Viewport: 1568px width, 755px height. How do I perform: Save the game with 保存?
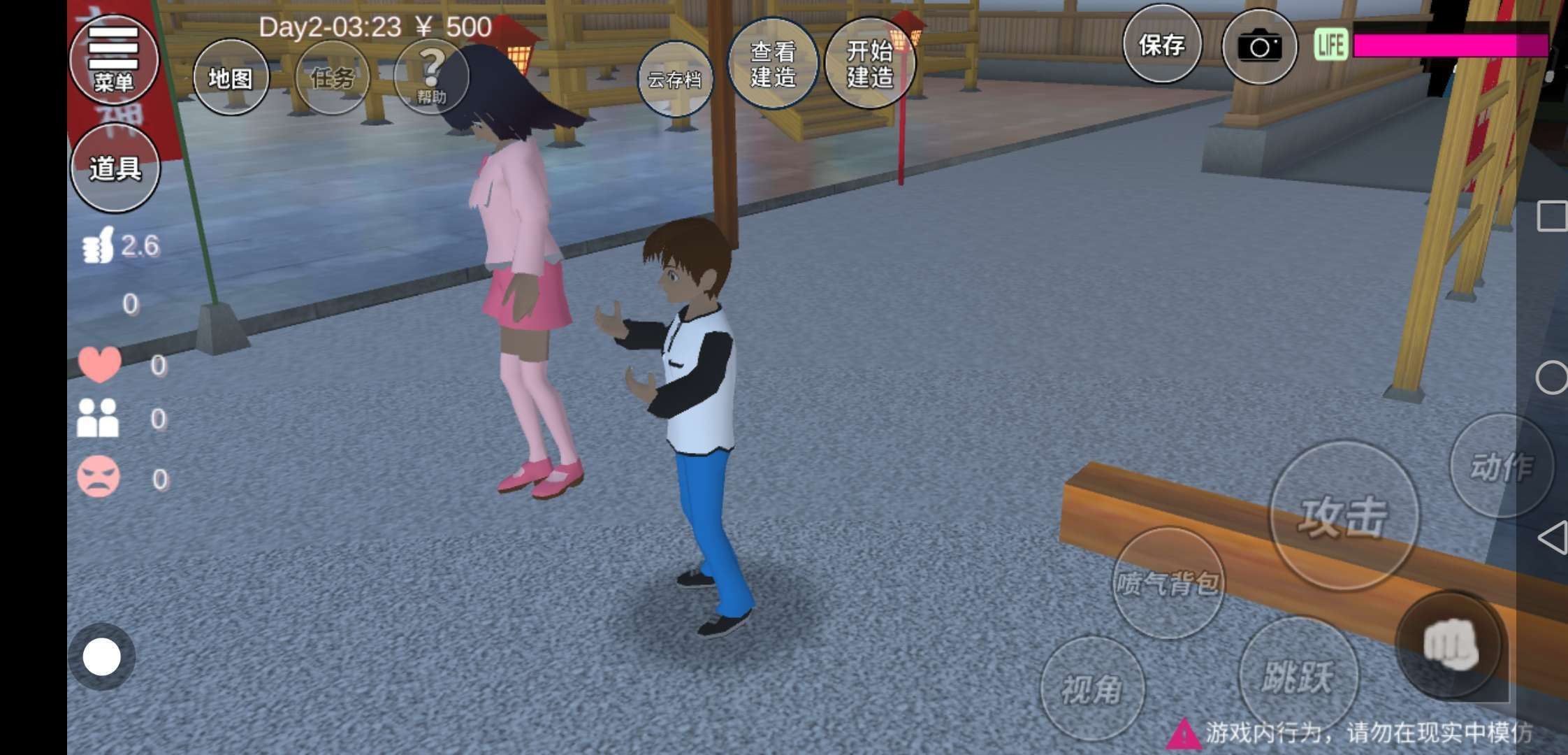click(x=1162, y=45)
